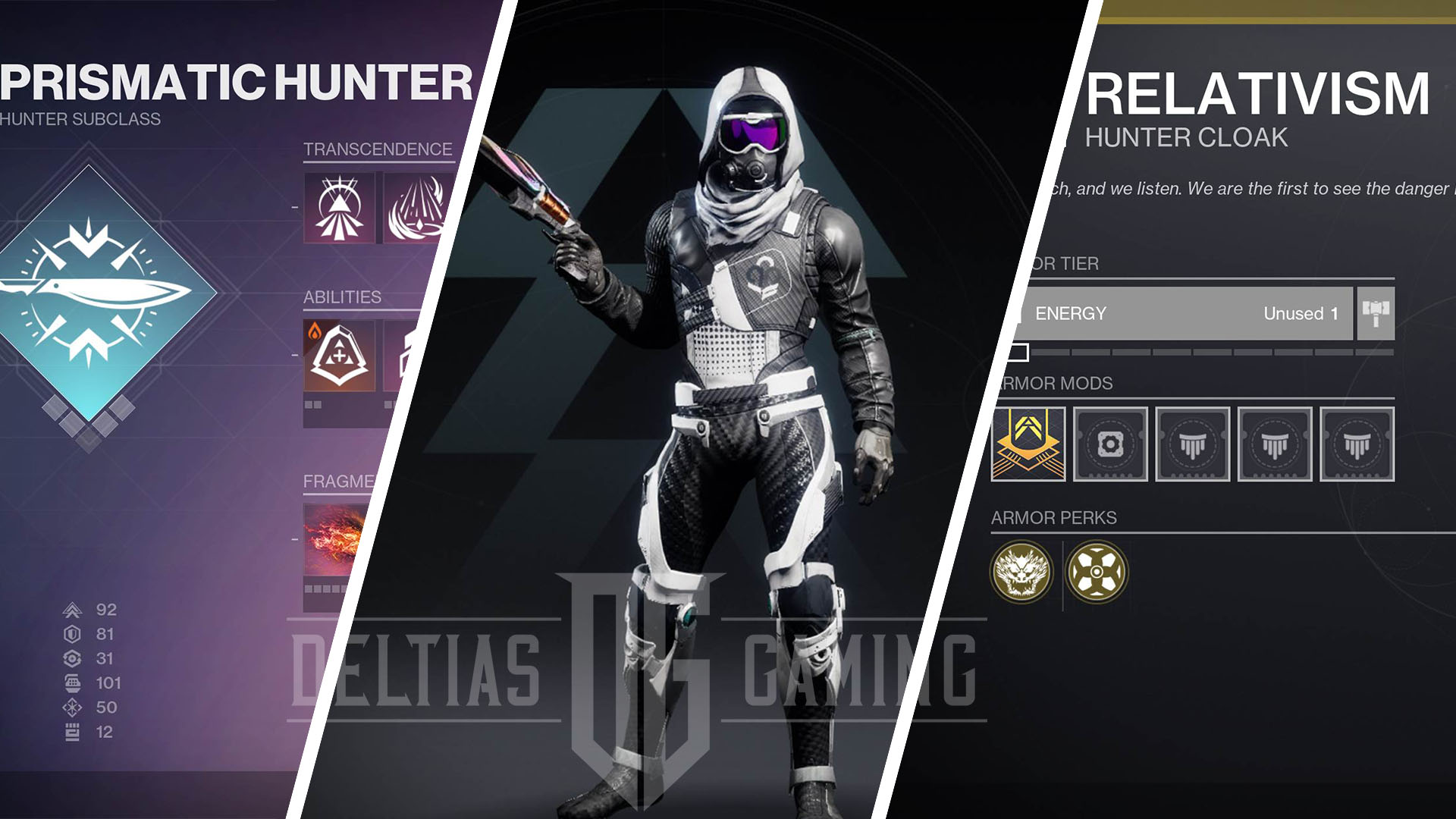The height and width of the screenshot is (819, 1456).
Task: Select the gold chevron armor mod slot
Action: [1028, 444]
